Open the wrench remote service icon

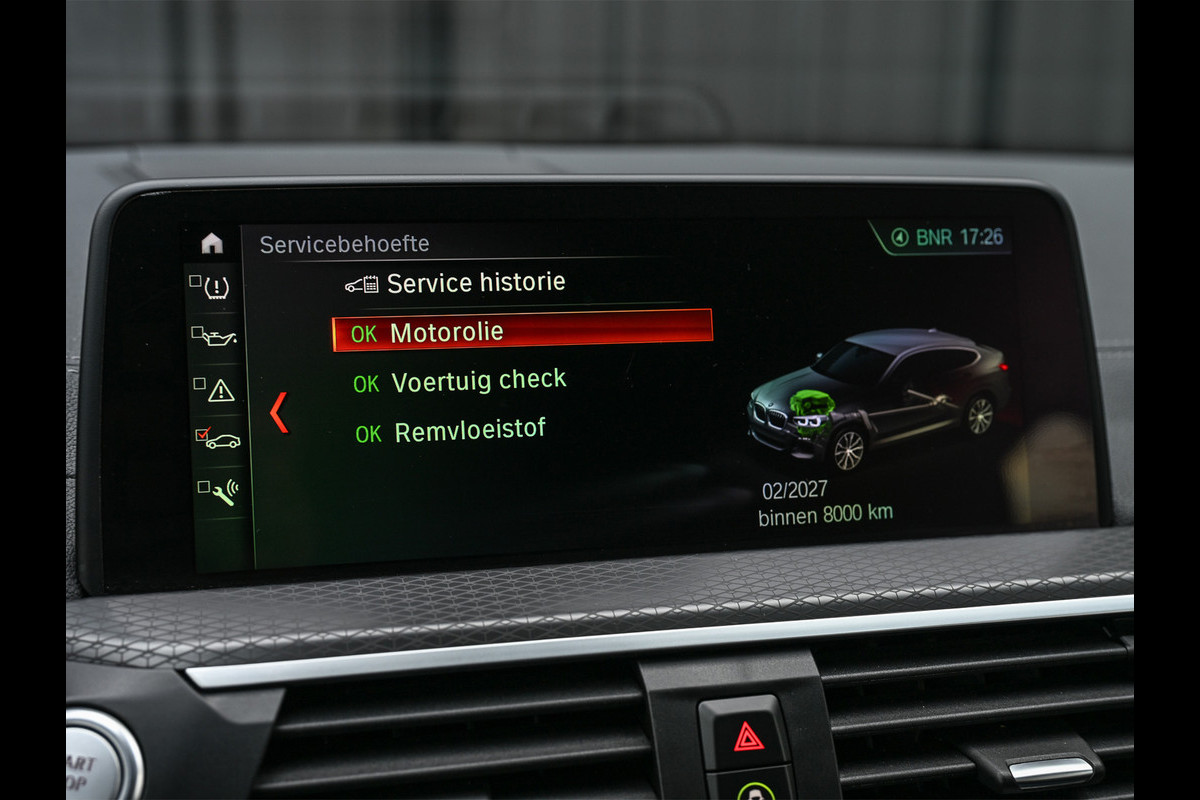[x=220, y=491]
